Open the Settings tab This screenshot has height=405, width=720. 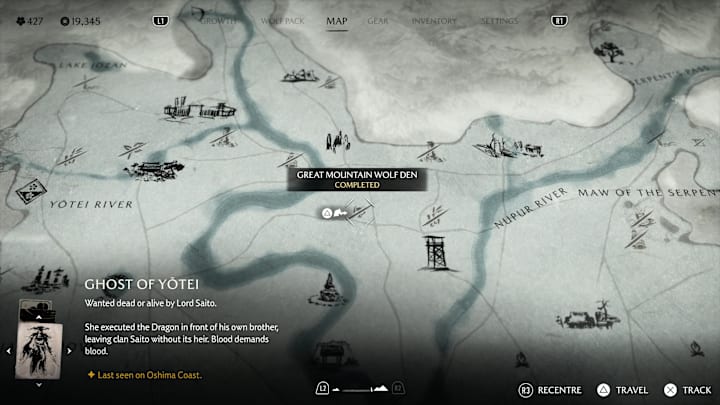[499, 20]
